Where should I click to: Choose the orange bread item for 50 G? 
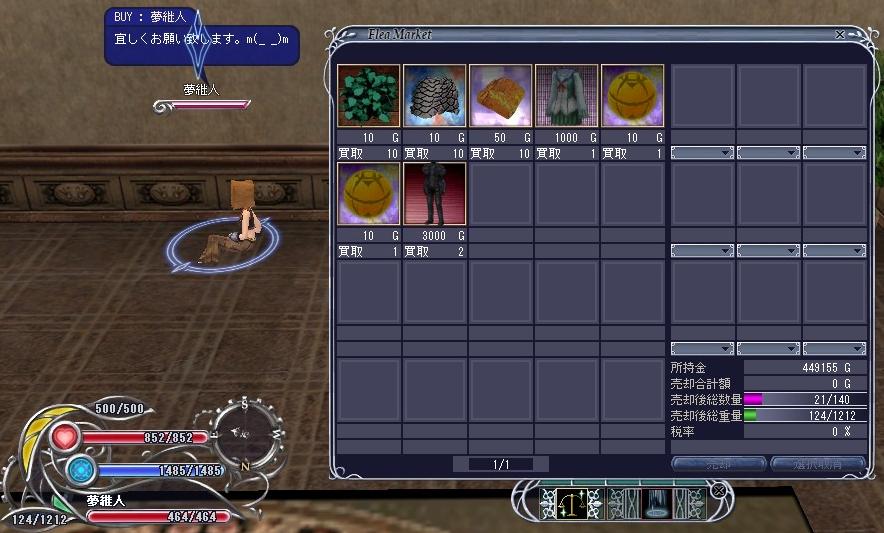tap(500, 96)
